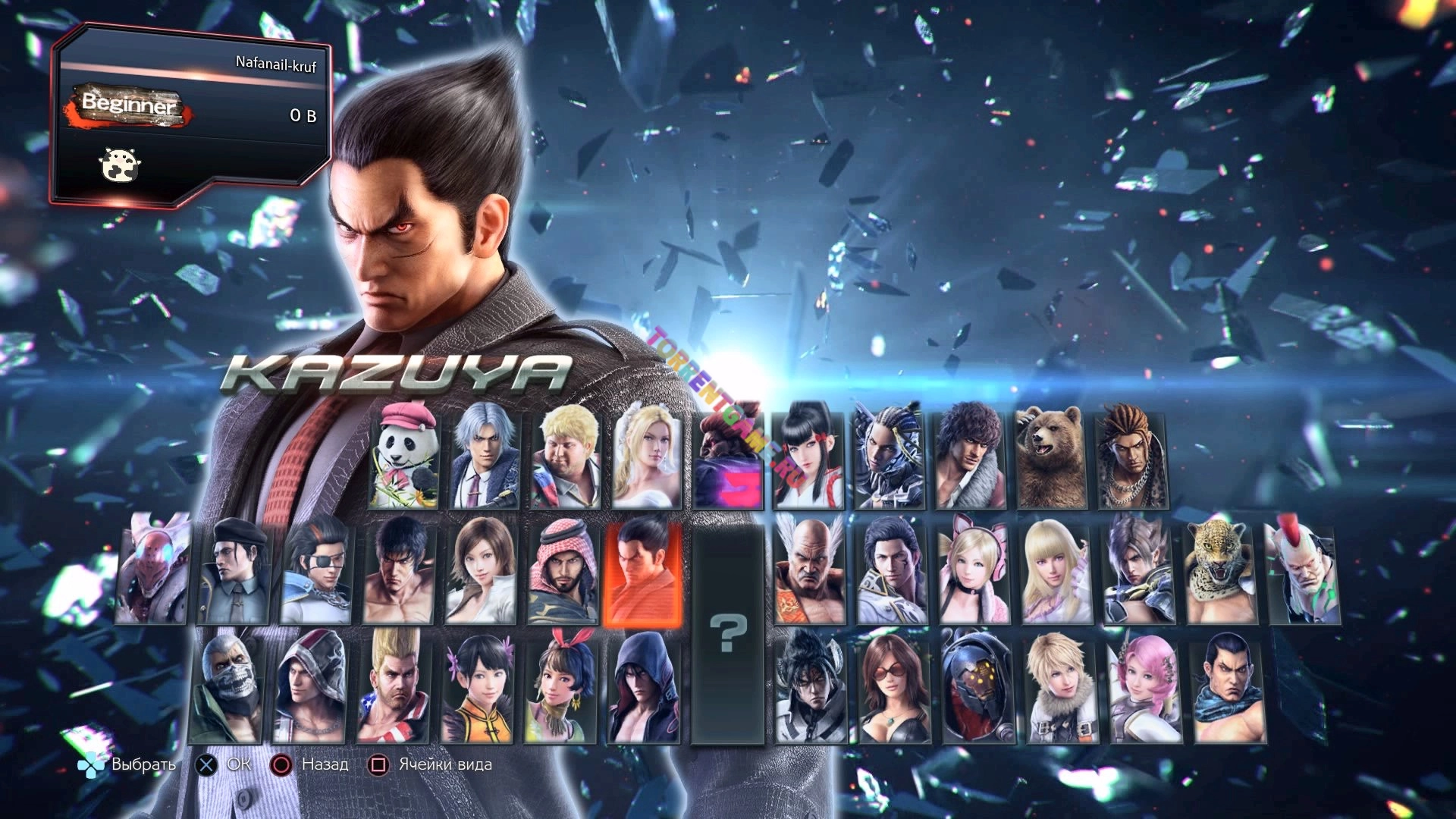The image size is (1456, 819).
Task: Select Kazumi's portrait with black hair
Action: (809, 457)
